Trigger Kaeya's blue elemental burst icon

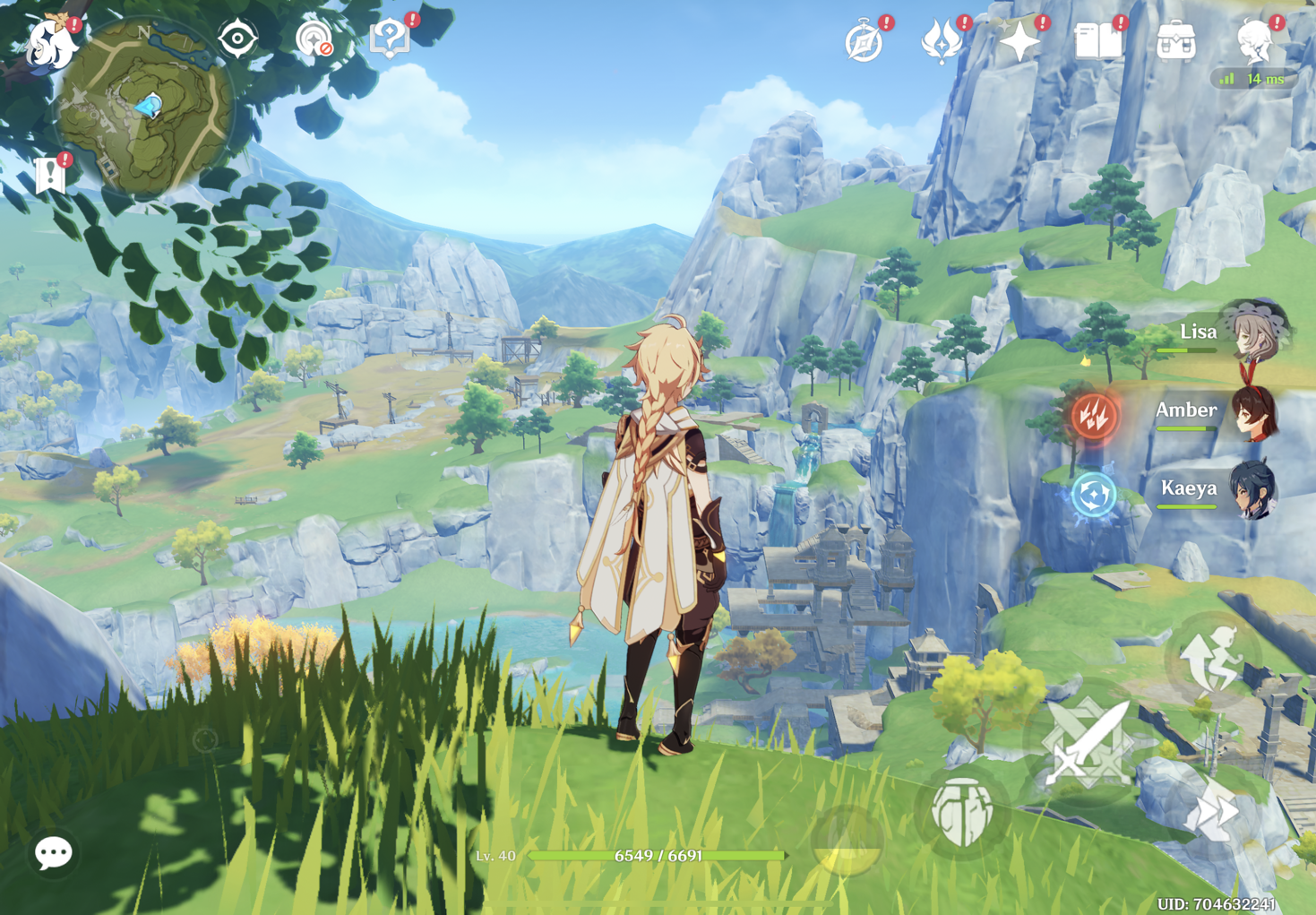point(1094,494)
